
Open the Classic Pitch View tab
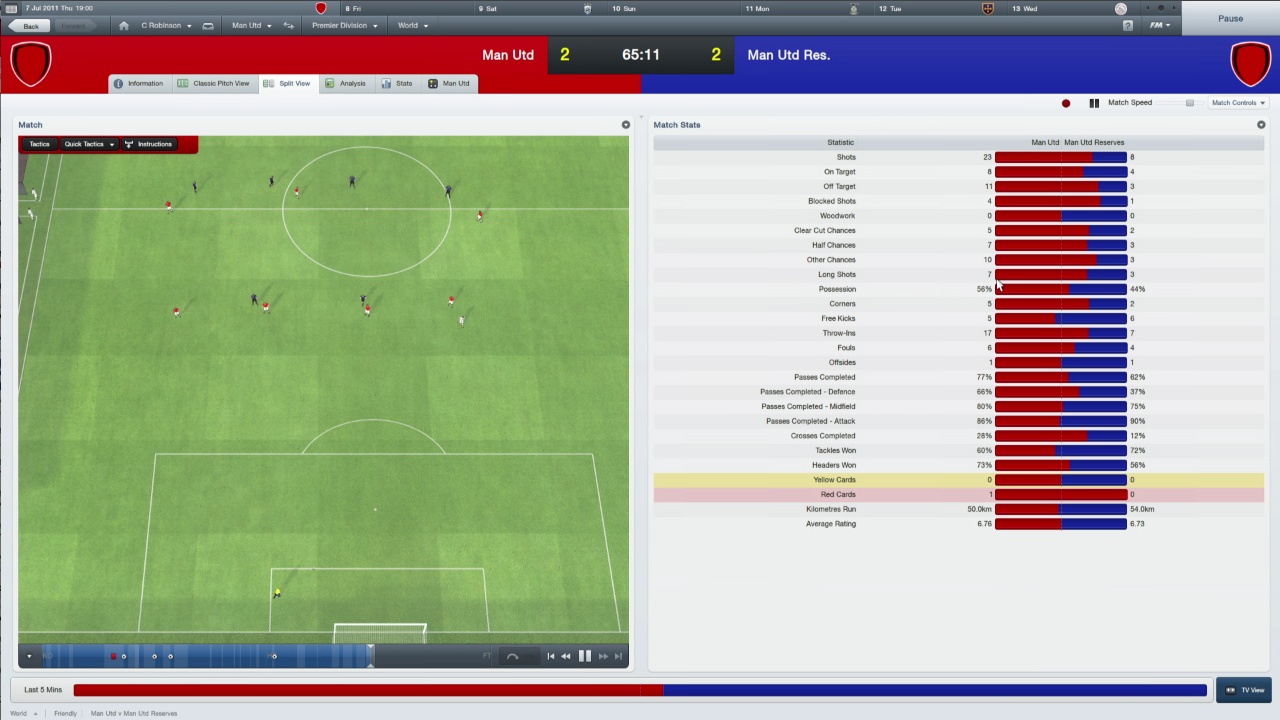(220, 83)
